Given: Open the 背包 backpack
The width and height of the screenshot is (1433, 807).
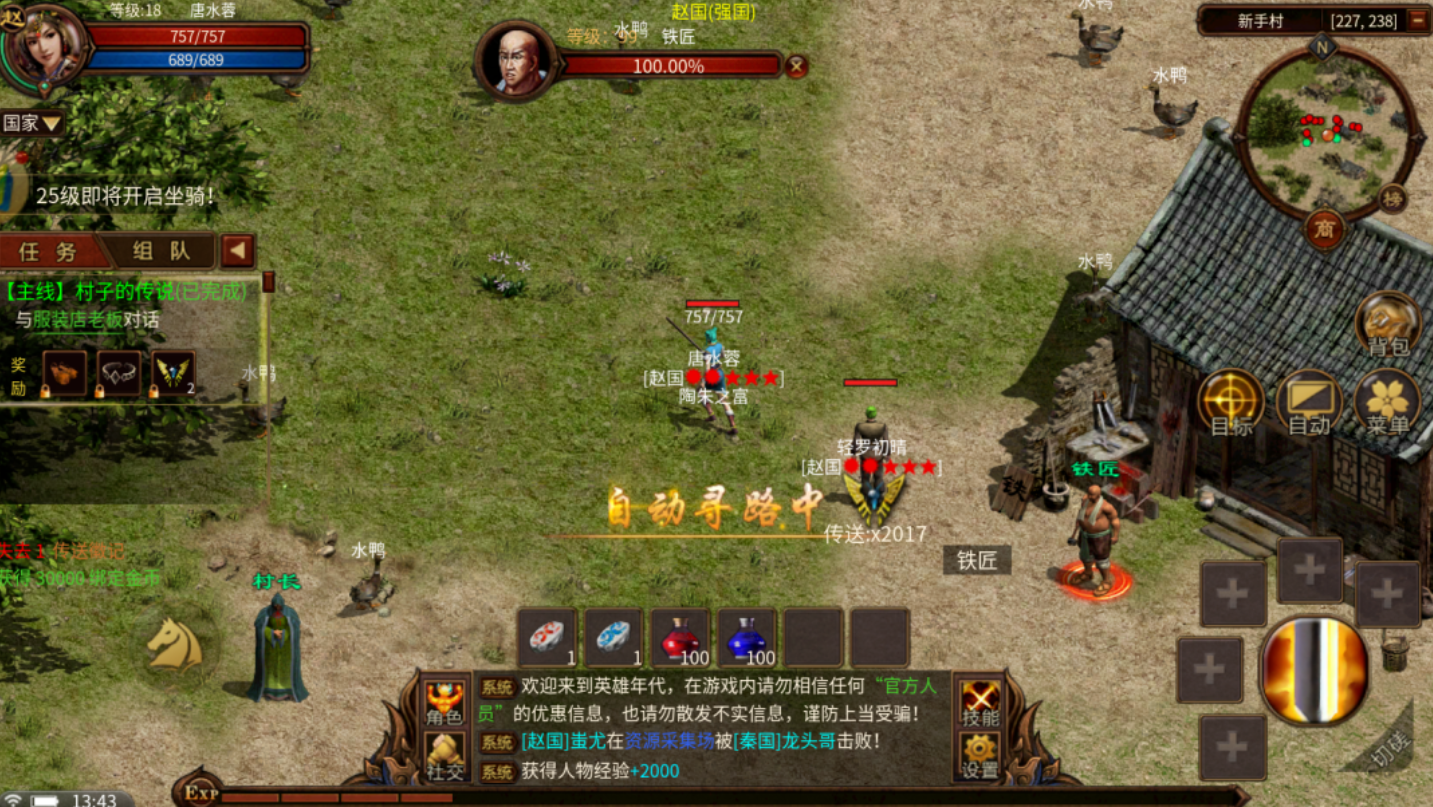Looking at the screenshot, I should pos(1388,324).
